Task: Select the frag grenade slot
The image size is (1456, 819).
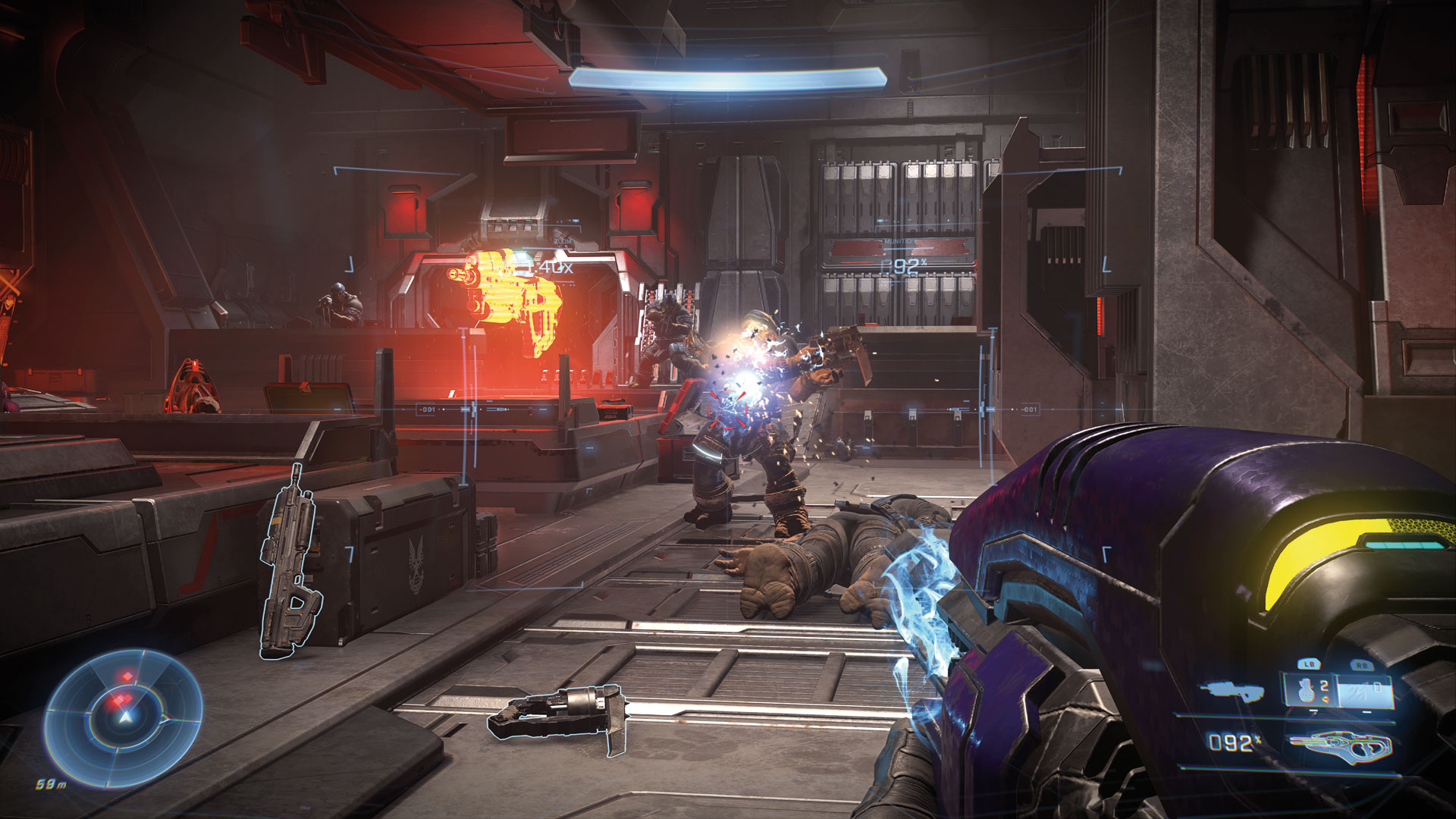Action: [x=1310, y=692]
